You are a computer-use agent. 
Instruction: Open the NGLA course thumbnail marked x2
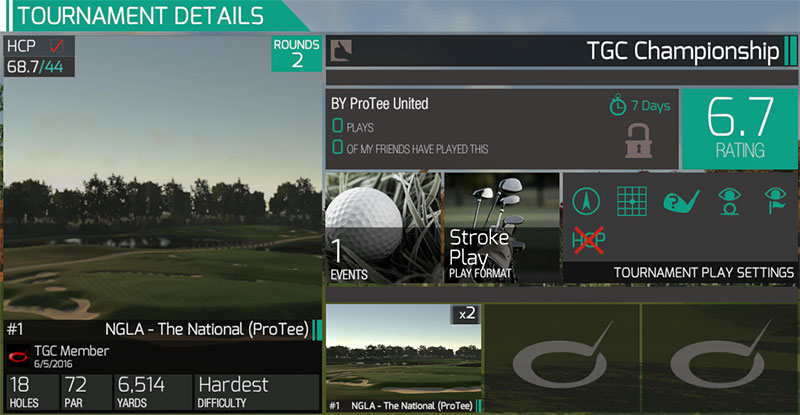coord(404,358)
